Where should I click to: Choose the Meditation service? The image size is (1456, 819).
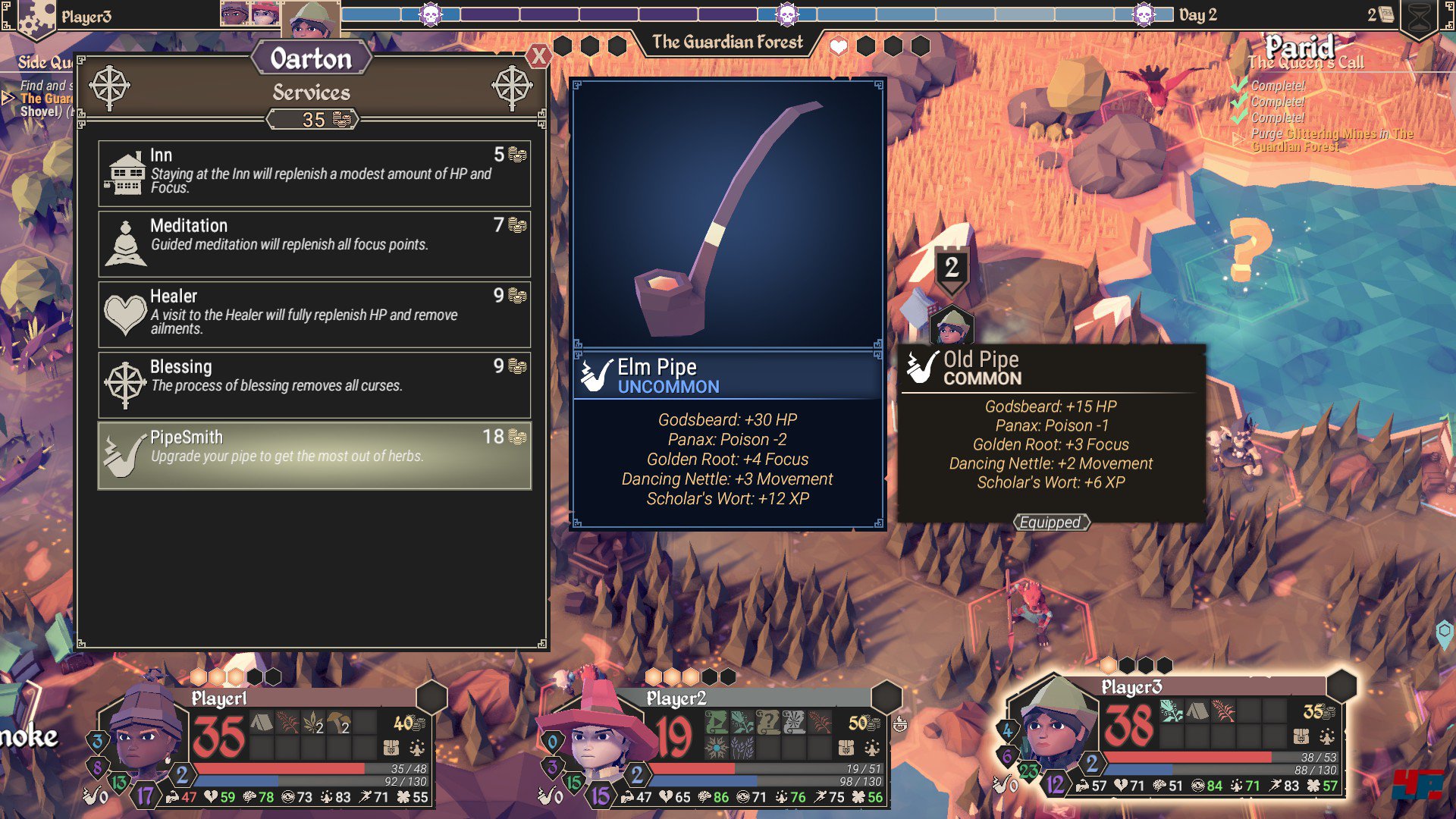tap(314, 243)
